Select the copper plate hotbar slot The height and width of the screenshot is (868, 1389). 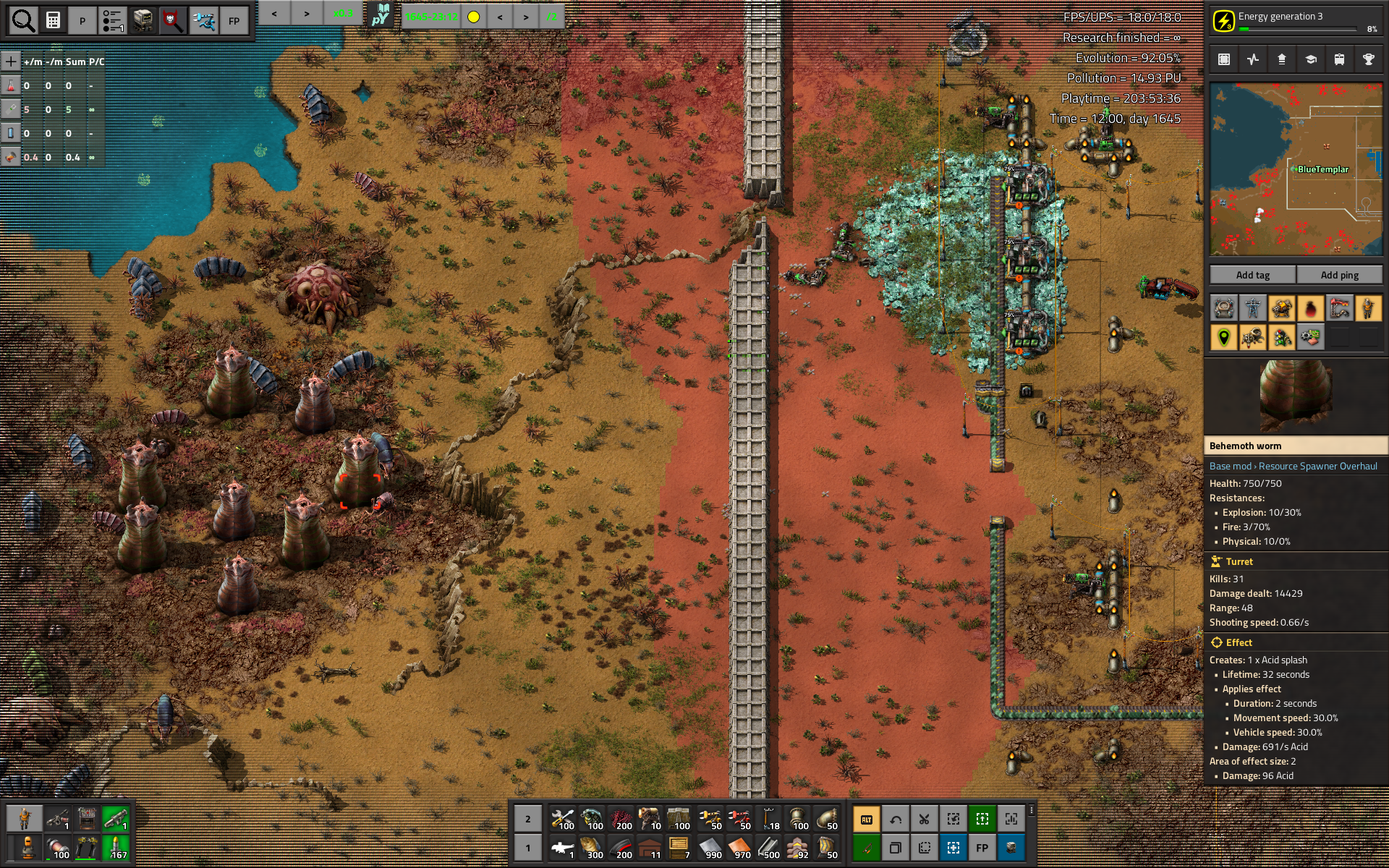pyautogui.click(x=739, y=848)
